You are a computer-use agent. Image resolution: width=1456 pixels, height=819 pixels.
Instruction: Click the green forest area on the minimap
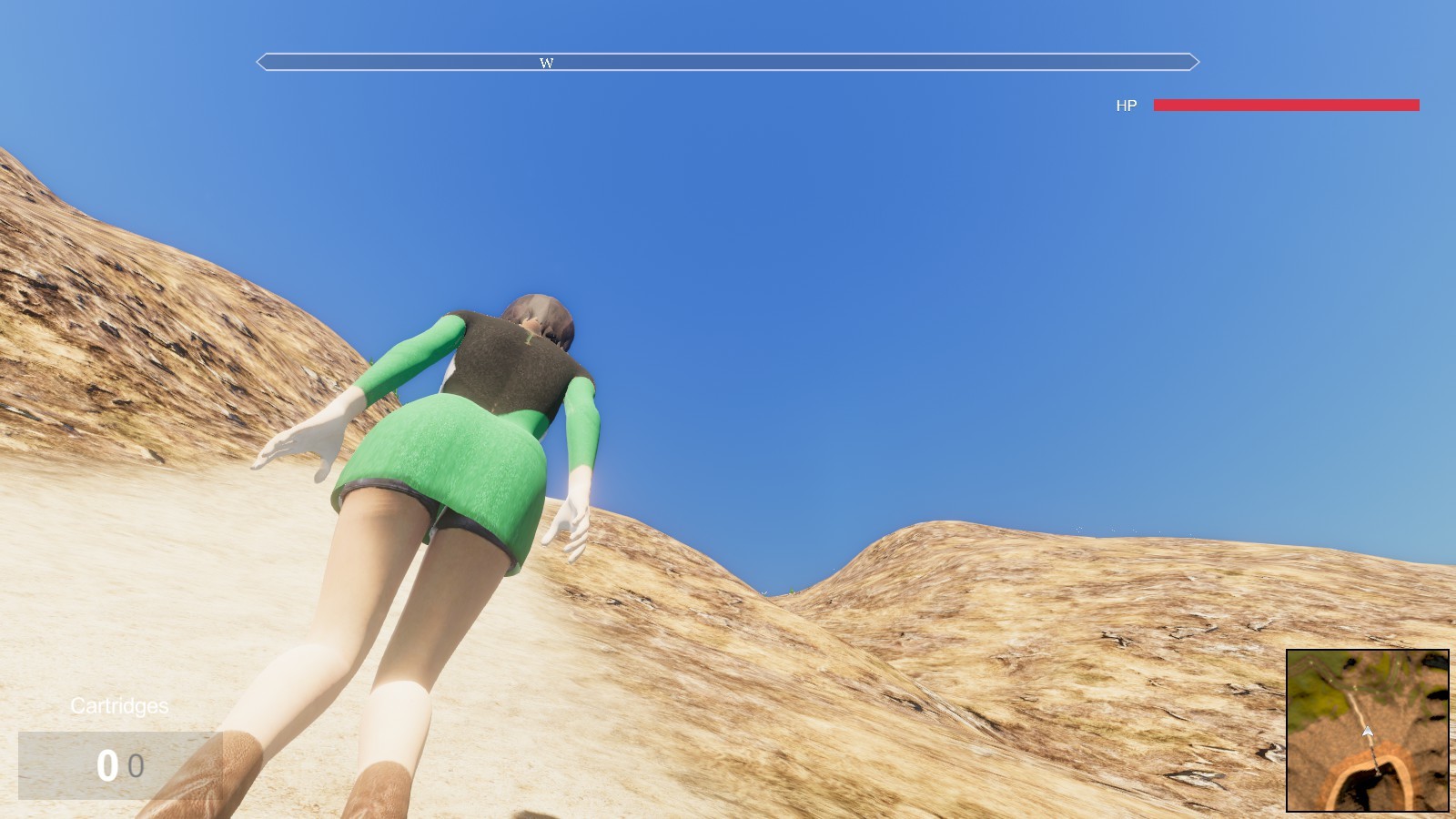pos(1312,703)
